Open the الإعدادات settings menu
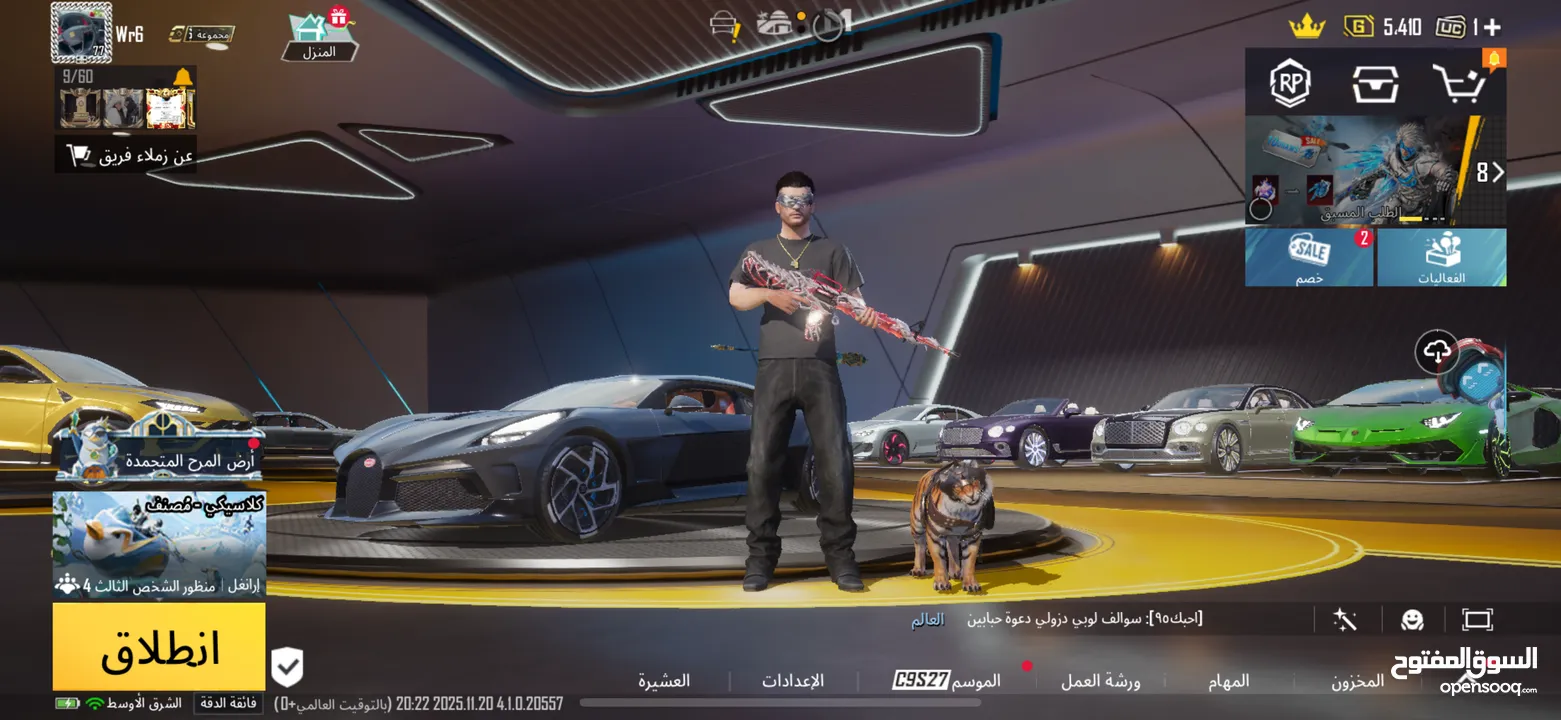The image size is (1561, 720). click(x=792, y=681)
